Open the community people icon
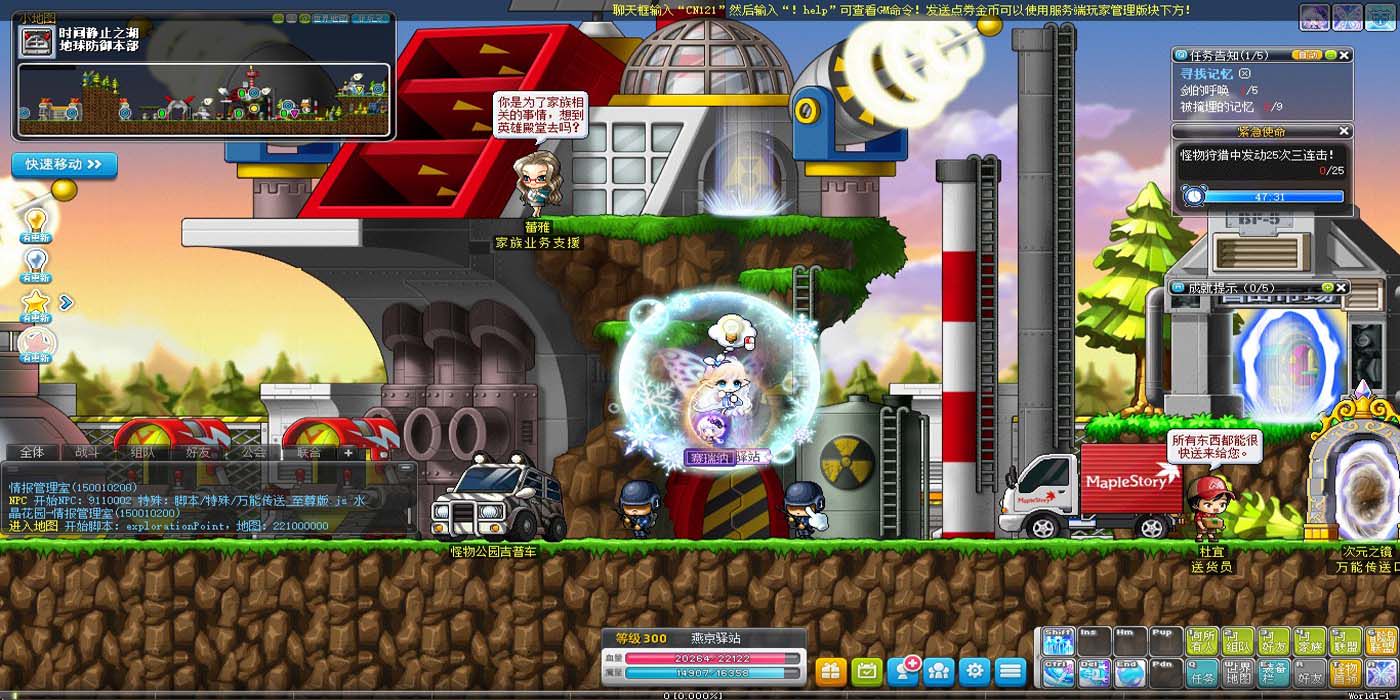Screen dimensions: 1400x700 point(939,670)
